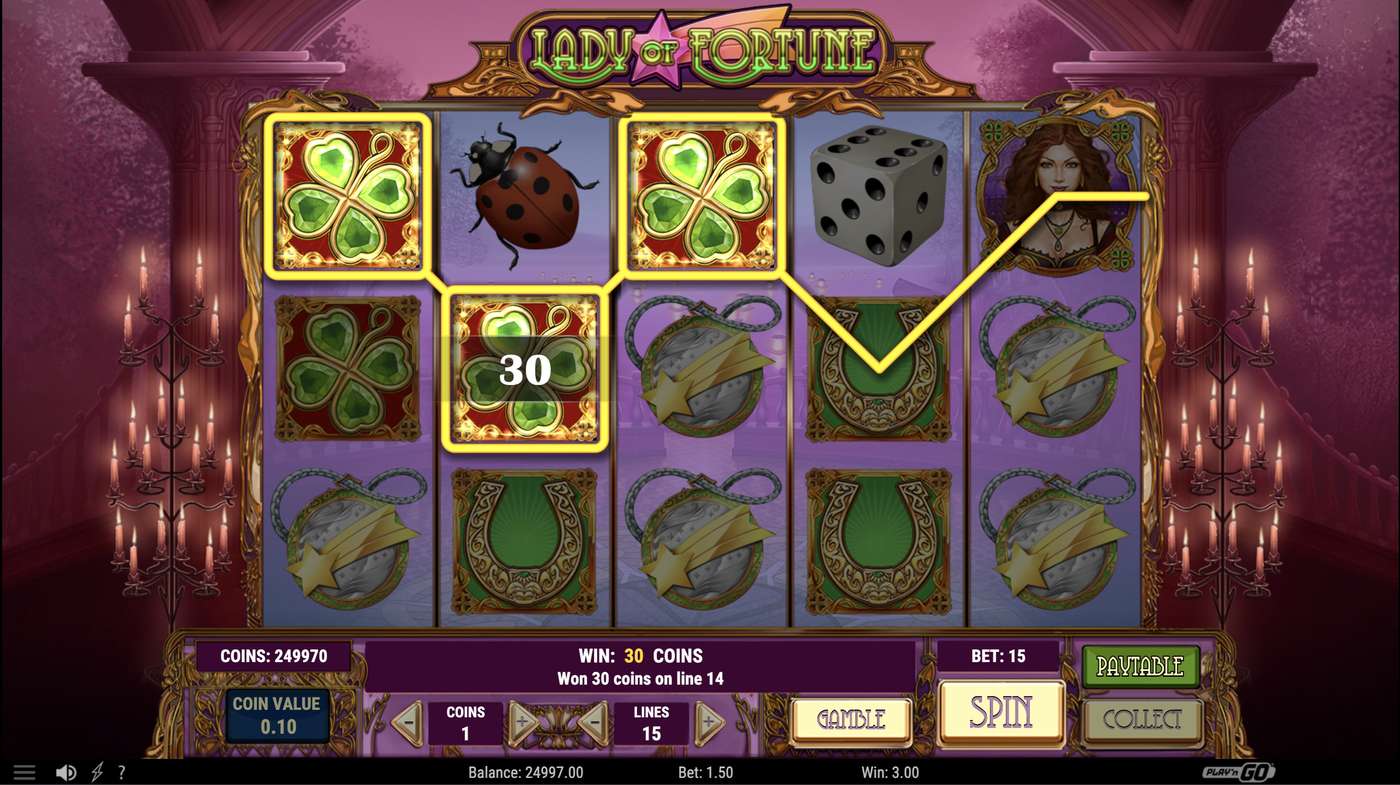
Task: Open the PAYTABLE
Action: click(x=1141, y=665)
